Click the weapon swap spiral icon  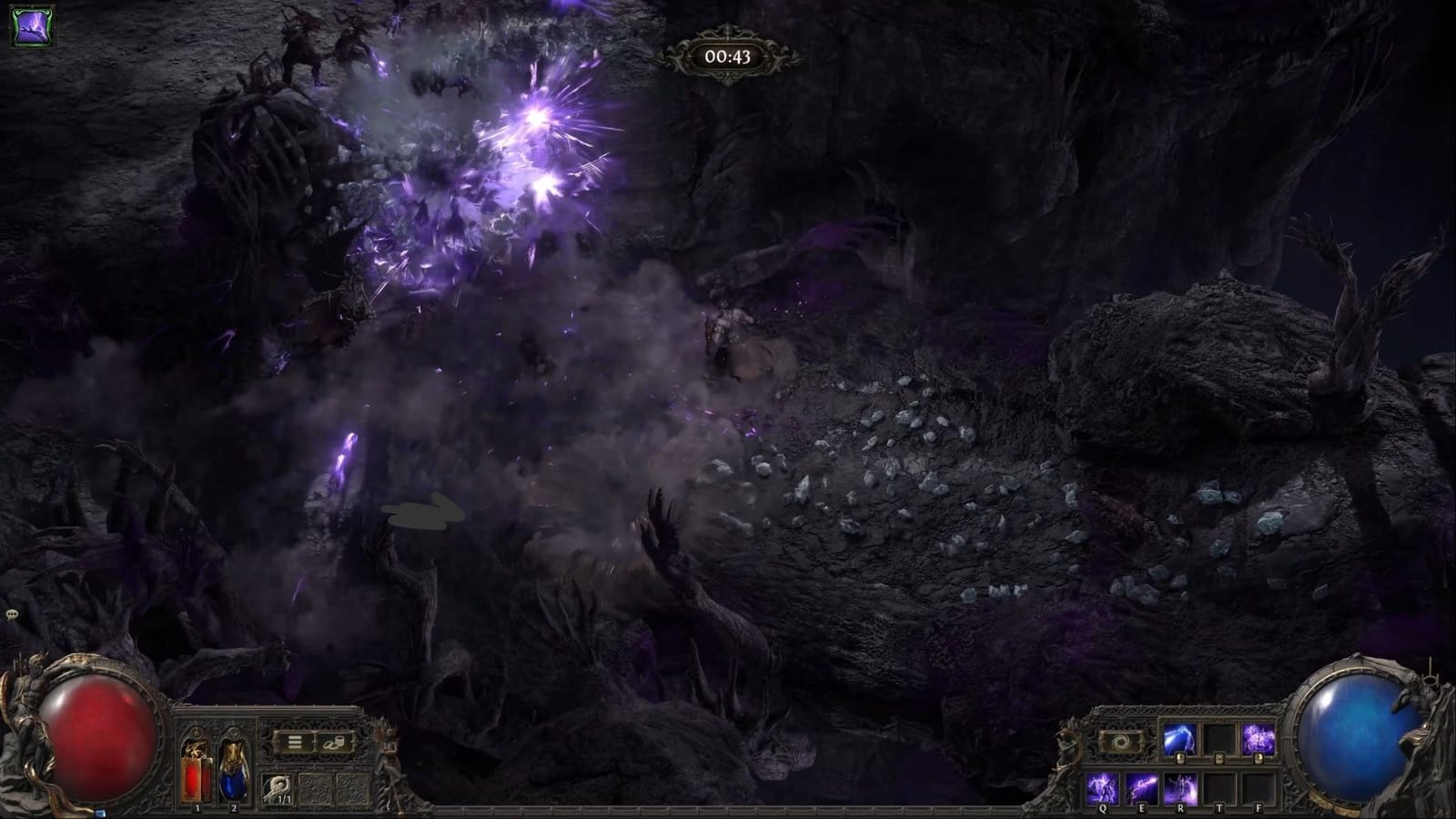(x=1121, y=740)
